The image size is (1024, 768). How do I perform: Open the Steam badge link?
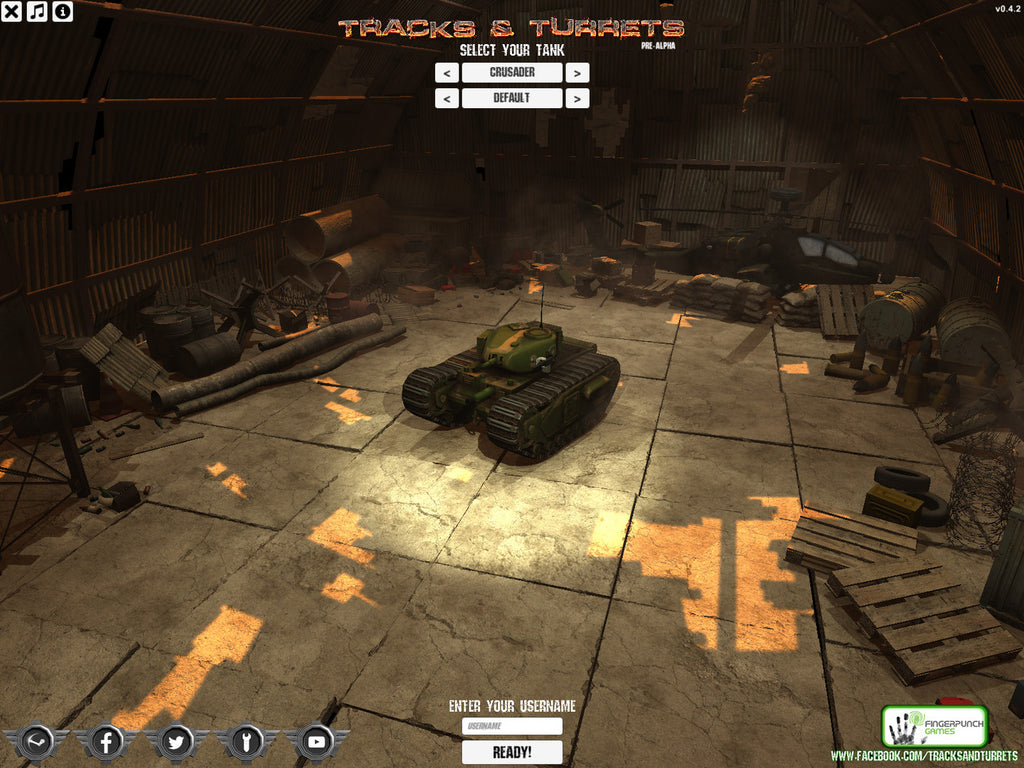point(36,742)
